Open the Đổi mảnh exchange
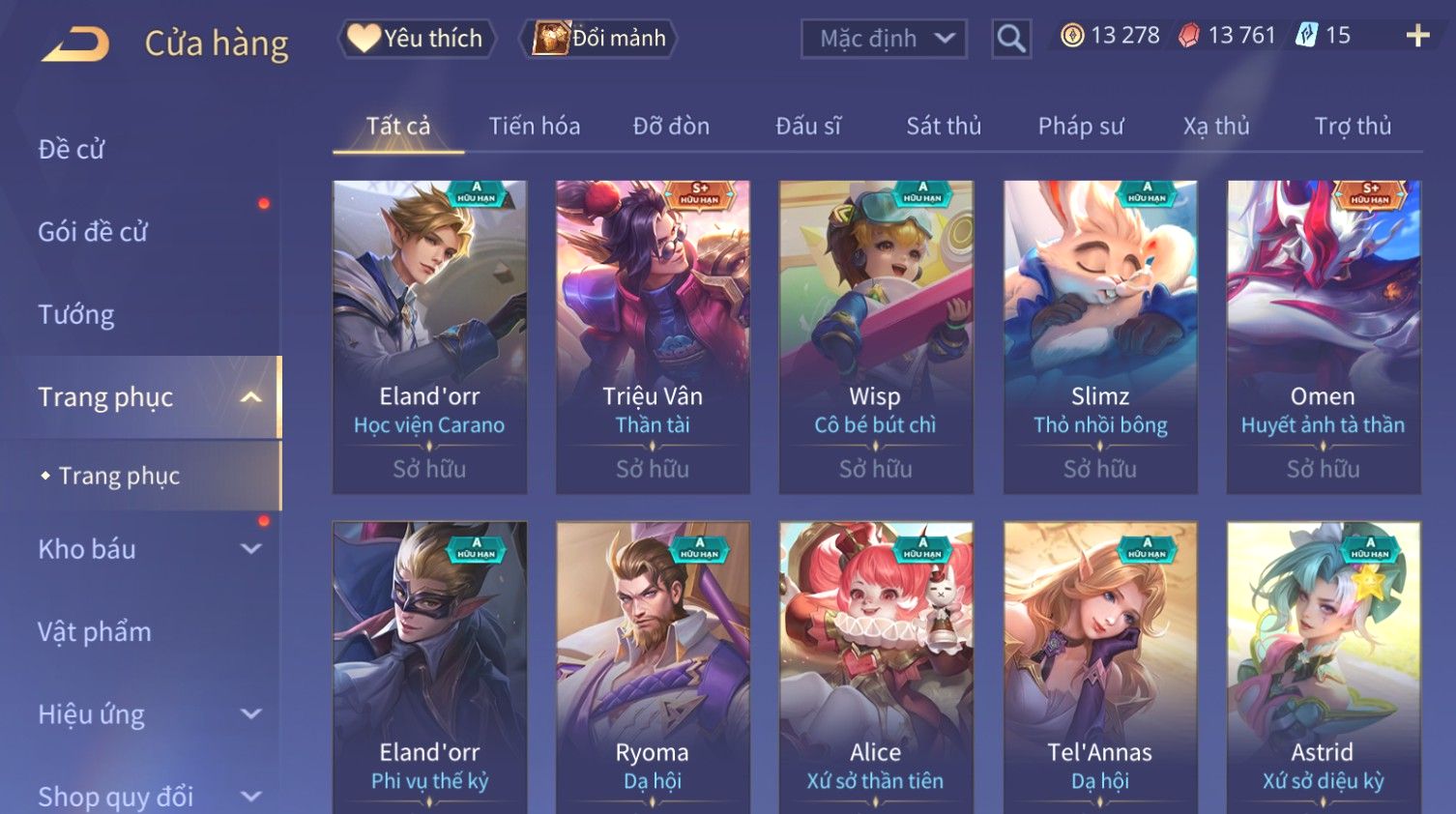 point(600,39)
